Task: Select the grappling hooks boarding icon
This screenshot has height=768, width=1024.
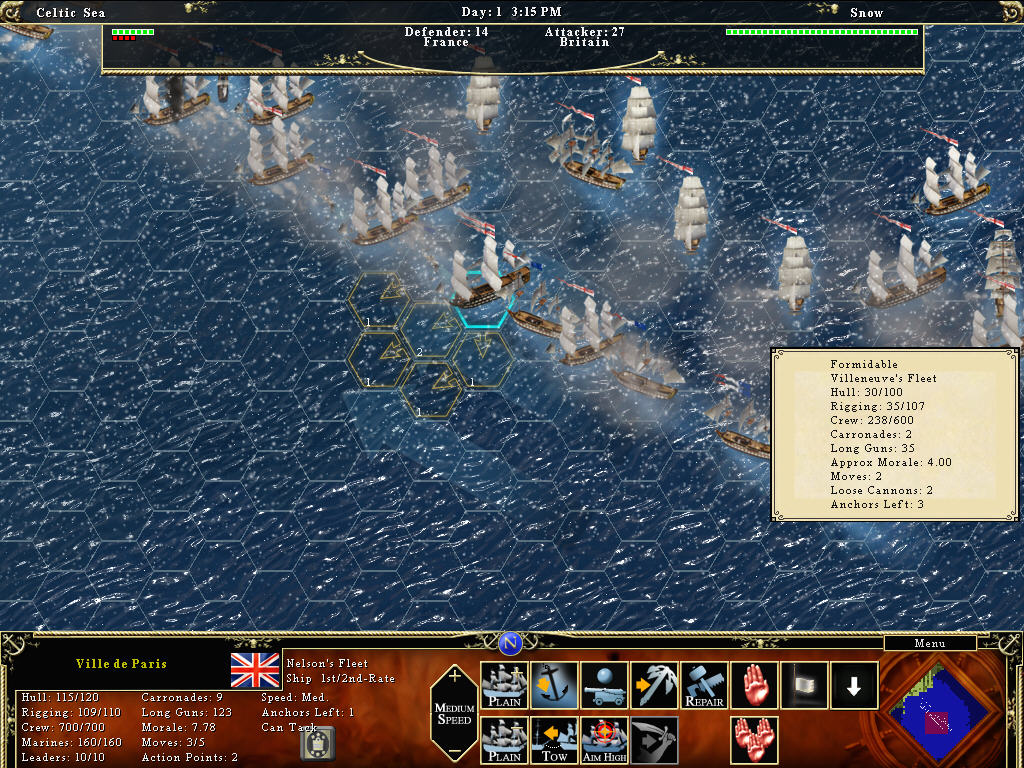Action: click(x=655, y=686)
